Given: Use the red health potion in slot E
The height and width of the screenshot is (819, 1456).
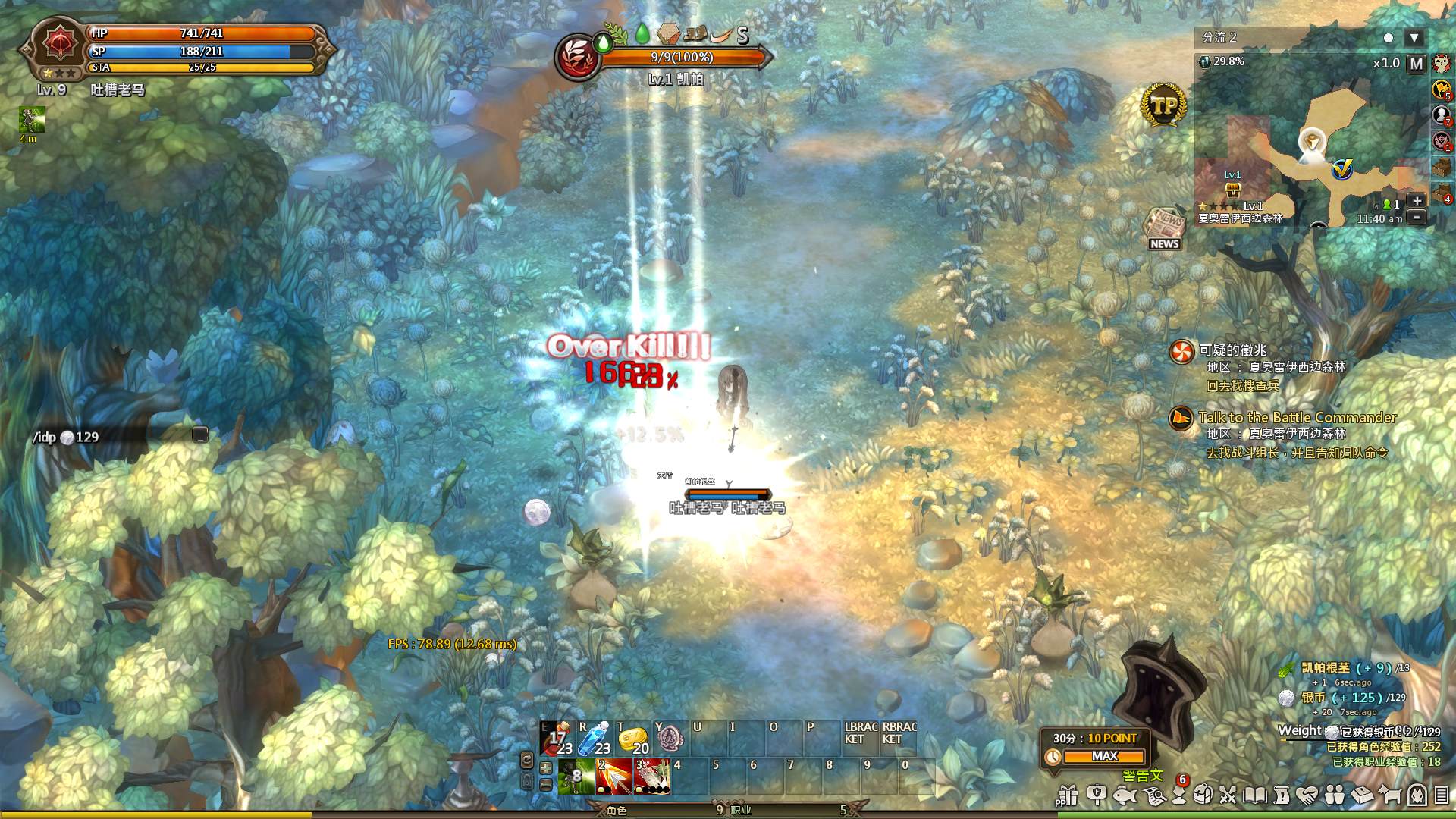Looking at the screenshot, I should coord(557,739).
